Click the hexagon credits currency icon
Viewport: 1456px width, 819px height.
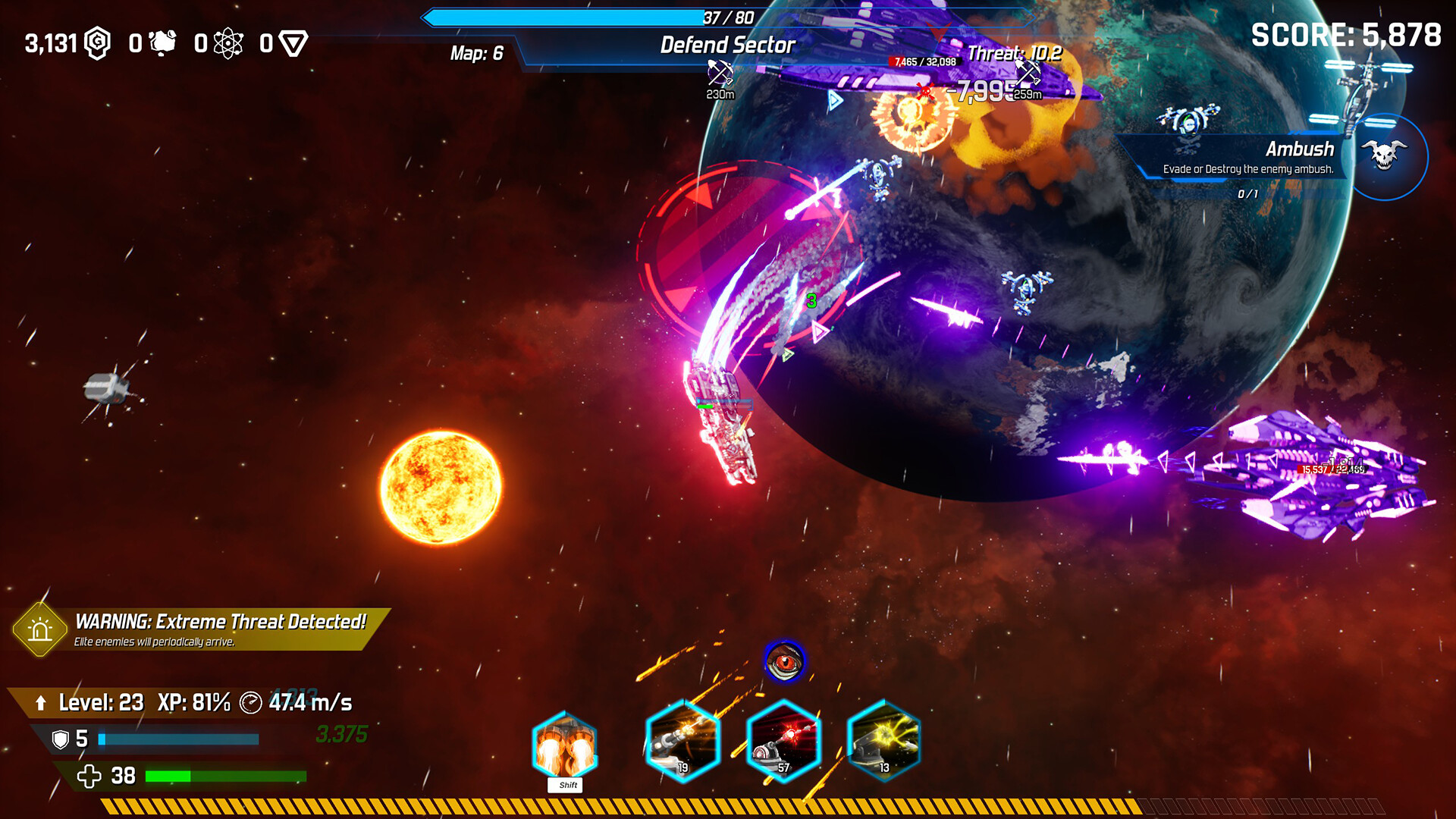click(x=98, y=43)
